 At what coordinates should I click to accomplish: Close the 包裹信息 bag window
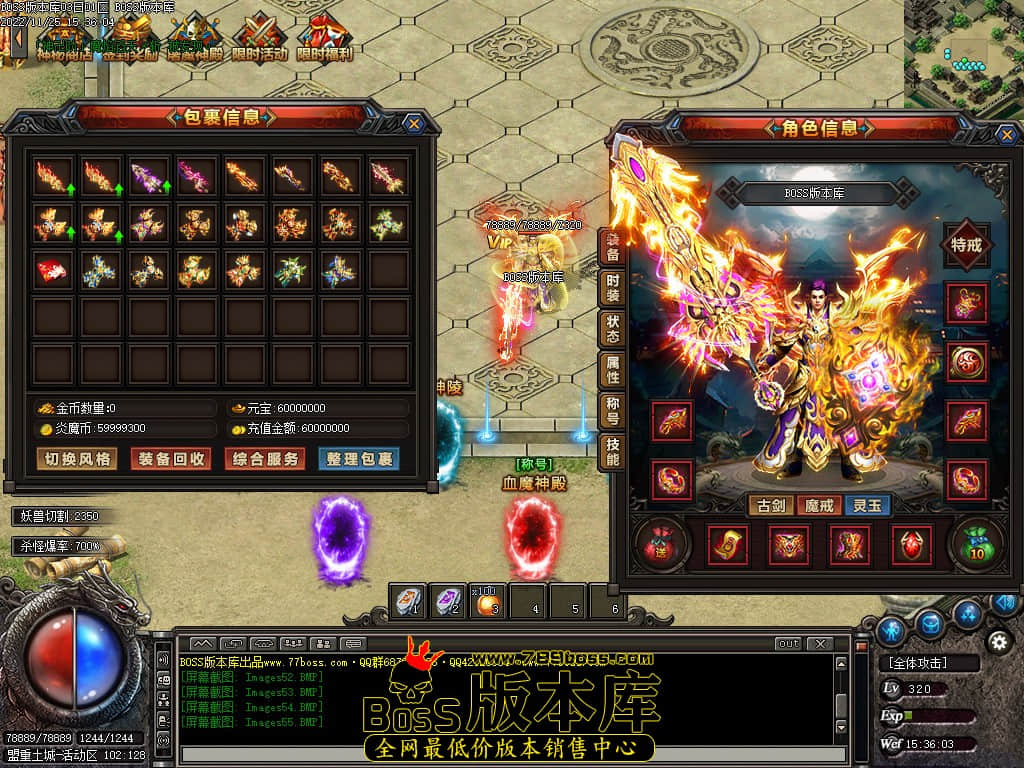point(413,124)
